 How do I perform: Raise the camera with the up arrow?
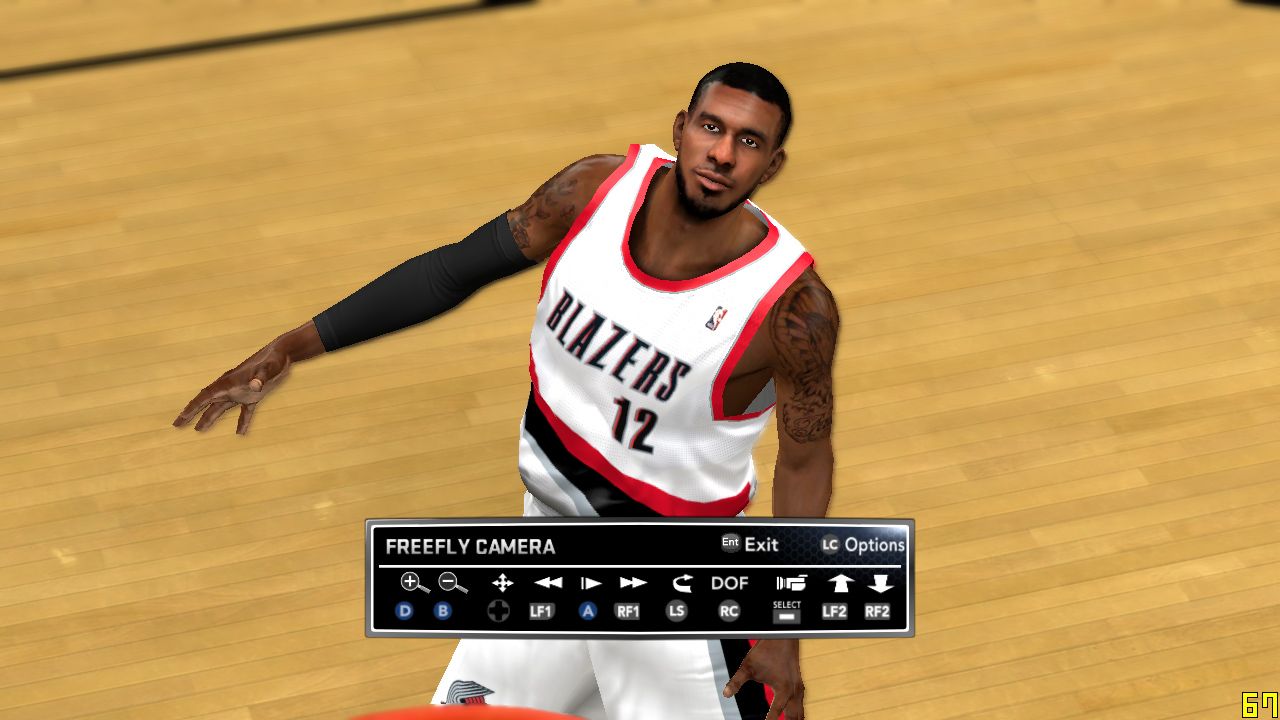point(838,582)
